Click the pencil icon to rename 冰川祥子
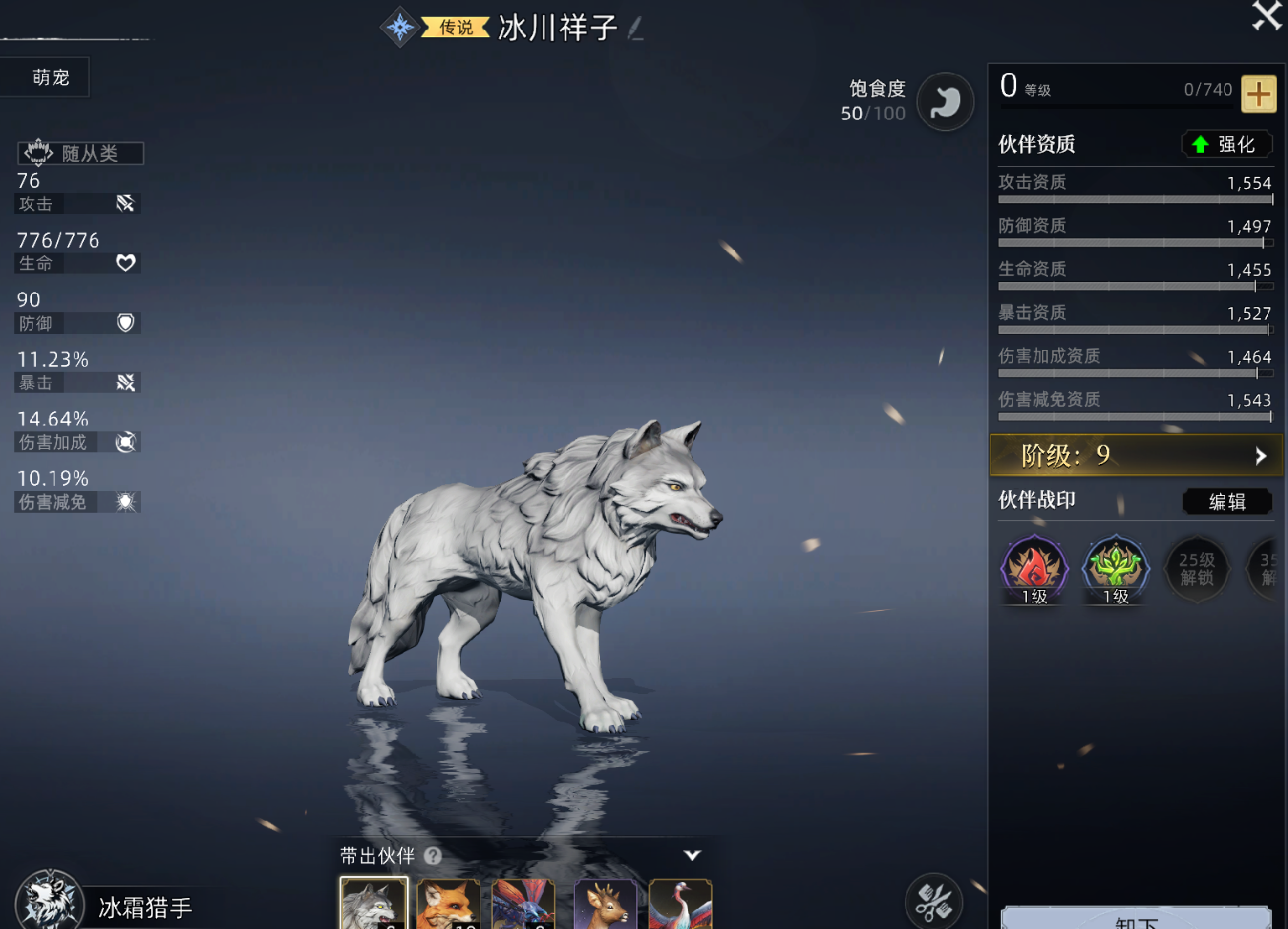 [x=636, y=27]
